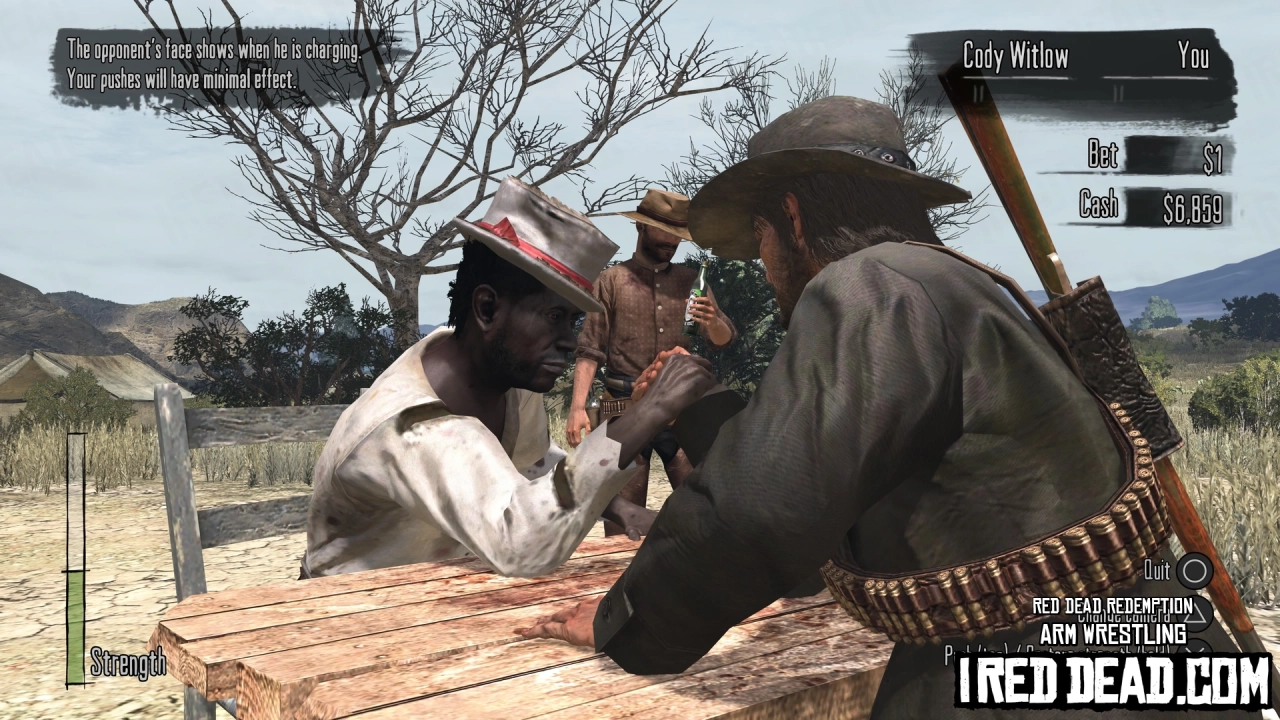Click the ARM WRESTLING title text
This screenshot has height=720, width=1280.
1112,631
